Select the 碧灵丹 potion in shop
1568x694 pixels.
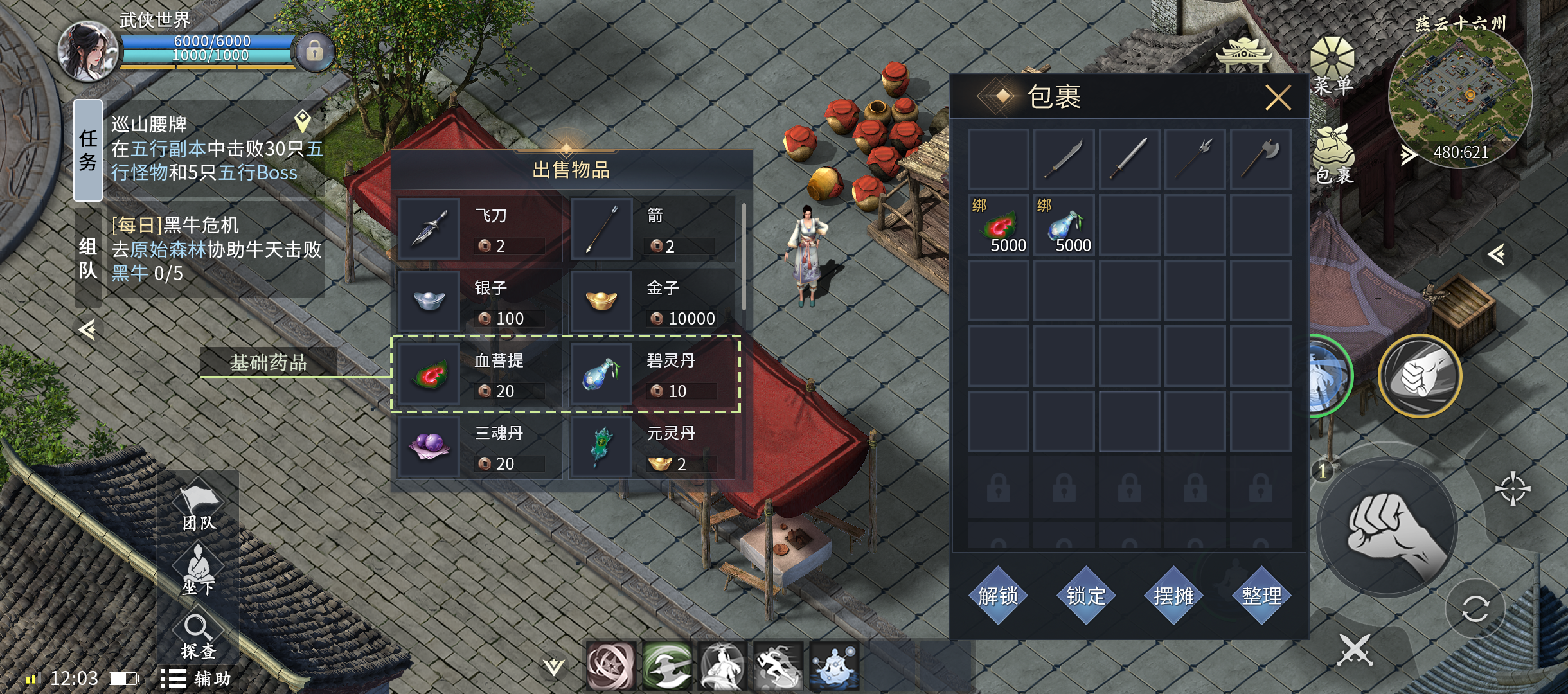[652, 375]
